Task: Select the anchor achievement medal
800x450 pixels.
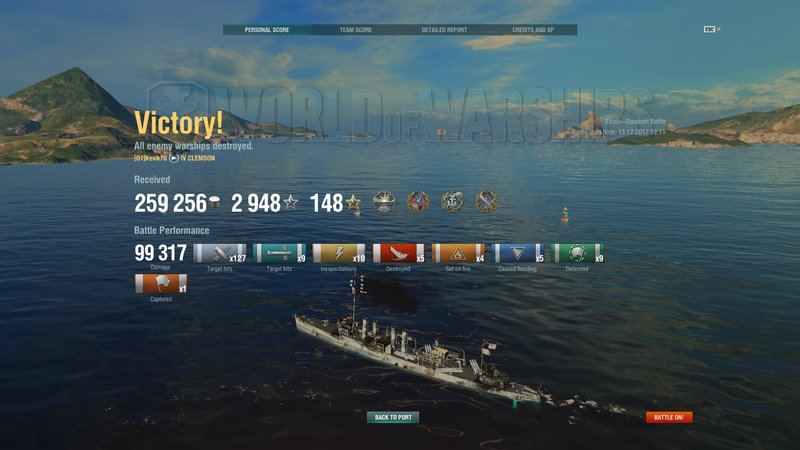Action: click(x=453, y=202)
